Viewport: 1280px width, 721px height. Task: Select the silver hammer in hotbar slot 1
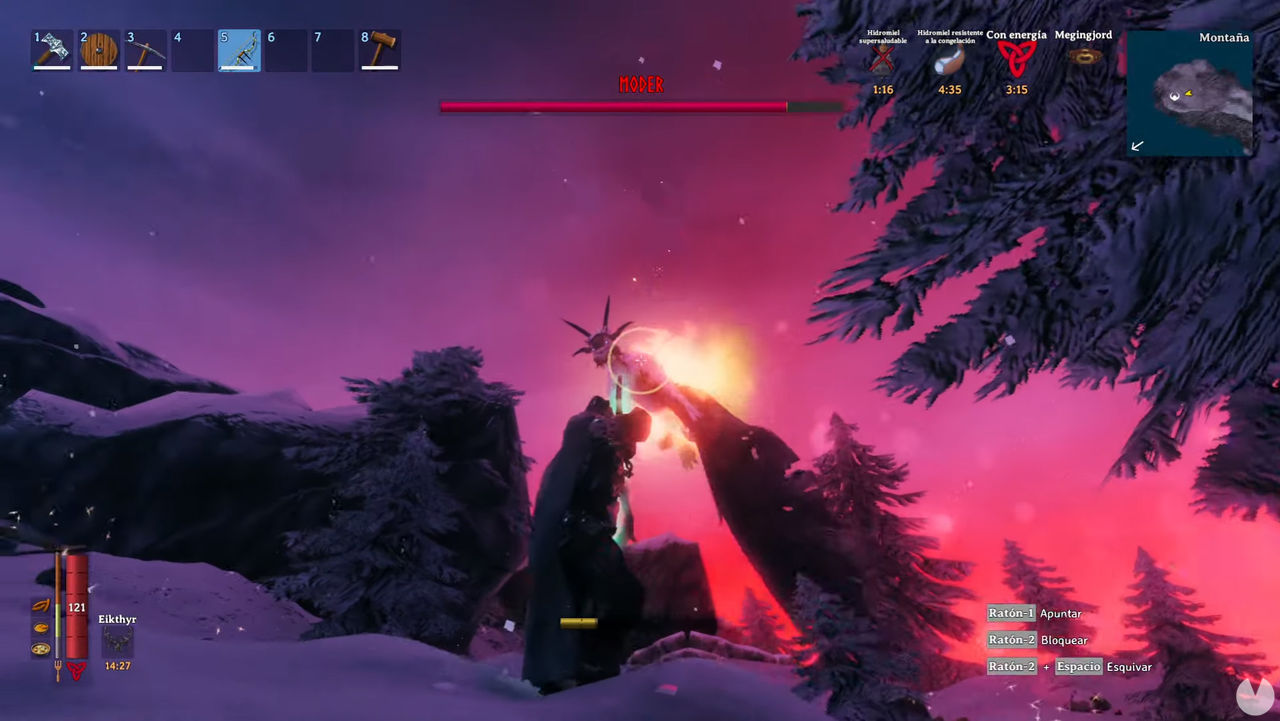pyautogui.click(x=52, y=50)
